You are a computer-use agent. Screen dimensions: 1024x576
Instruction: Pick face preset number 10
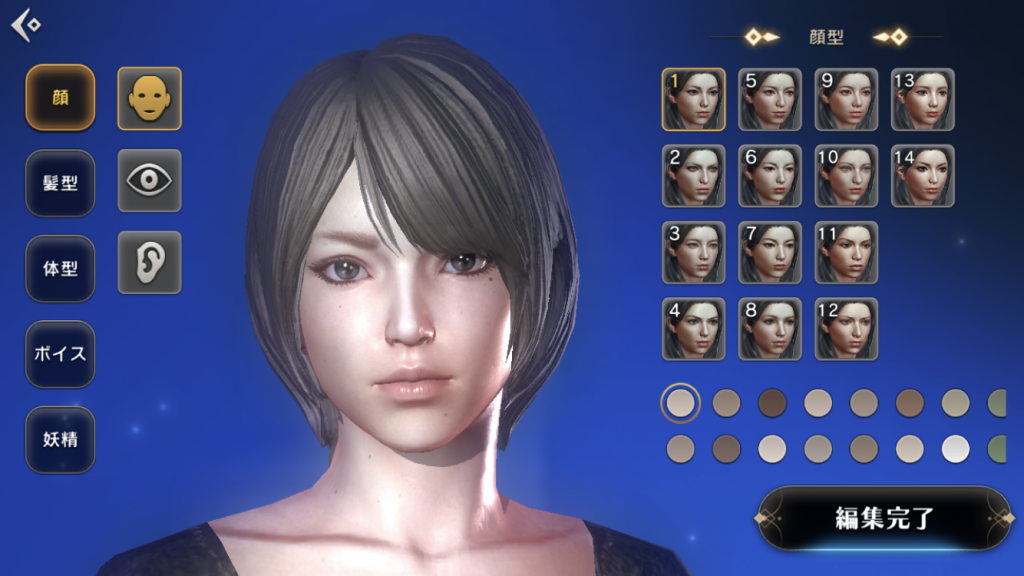[846, 176]
